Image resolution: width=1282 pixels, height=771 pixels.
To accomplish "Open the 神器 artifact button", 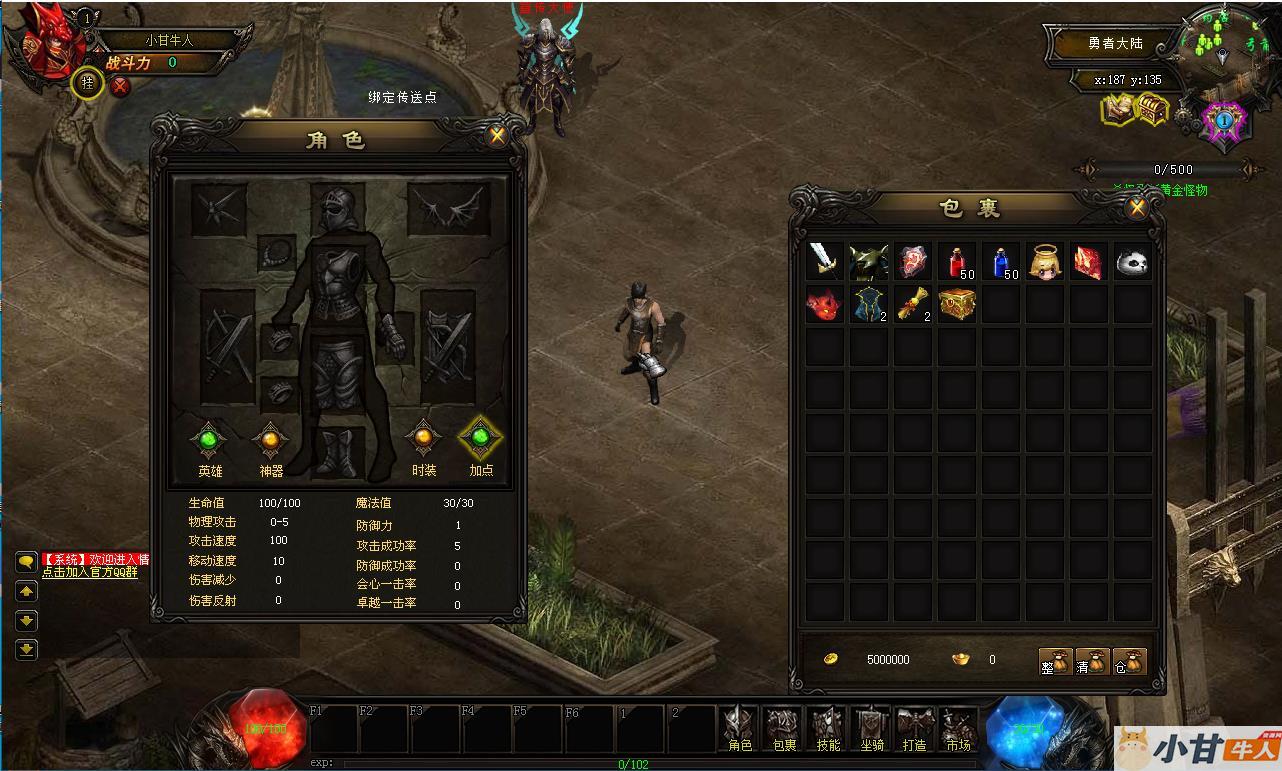I will click(270, 440).
